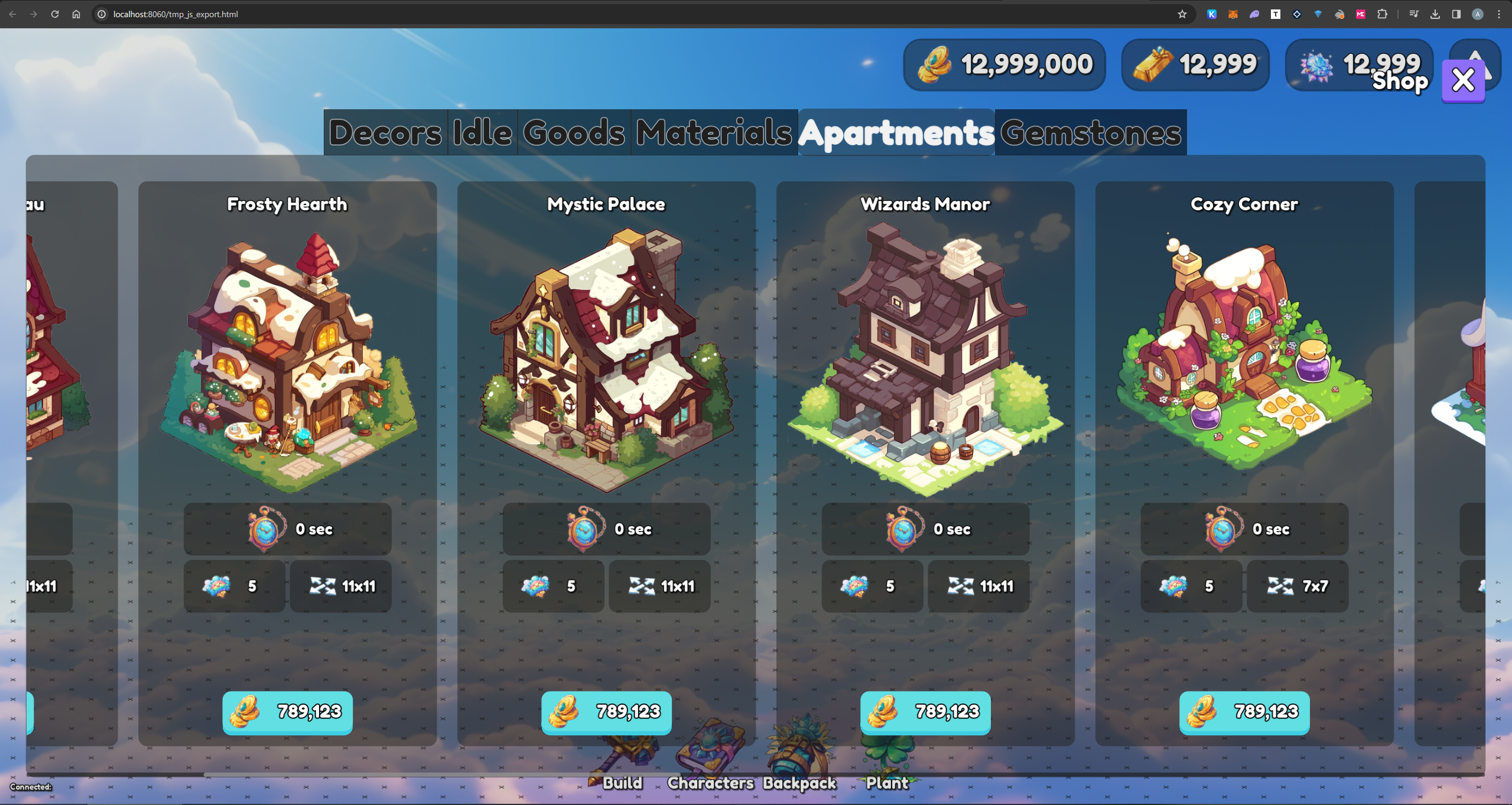Buy Frosty Hearth for 789,123 coins
The image size is (1512, 805).
tap(287, 713)
